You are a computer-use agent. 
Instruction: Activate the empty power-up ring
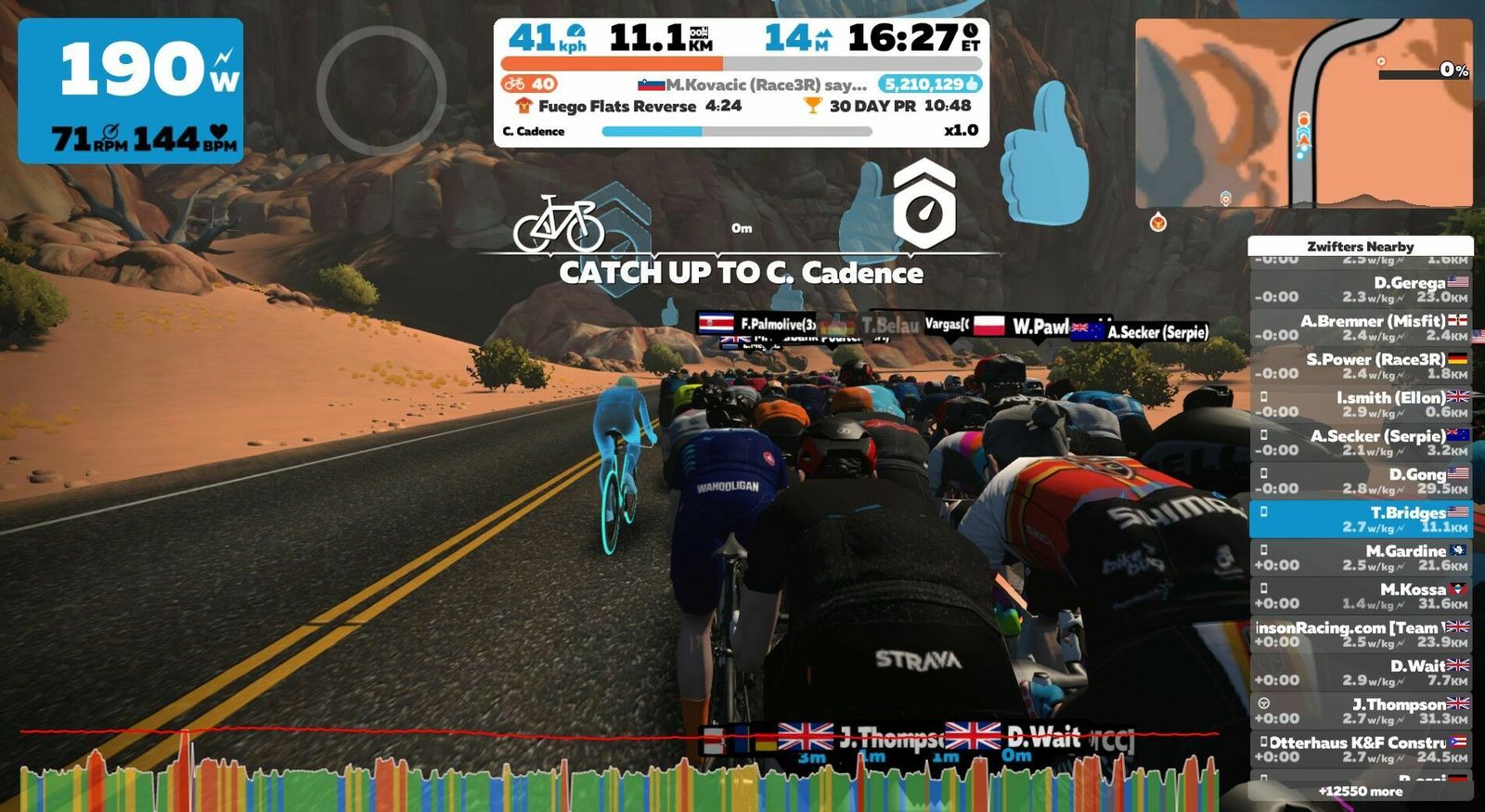[381, 90]
